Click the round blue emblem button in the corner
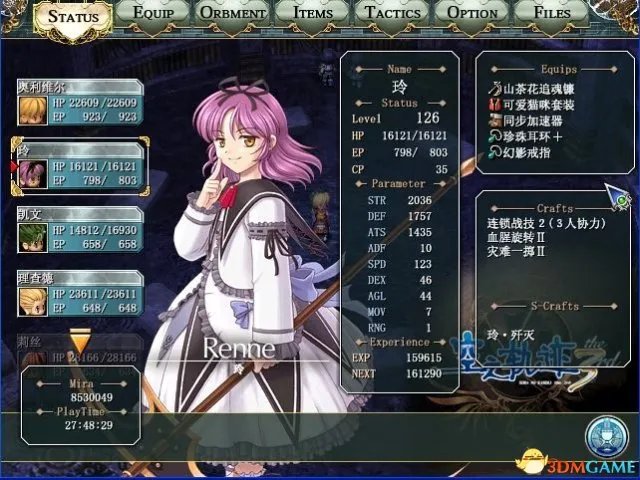This screenshot has height=480, width=640. [606, 438]
